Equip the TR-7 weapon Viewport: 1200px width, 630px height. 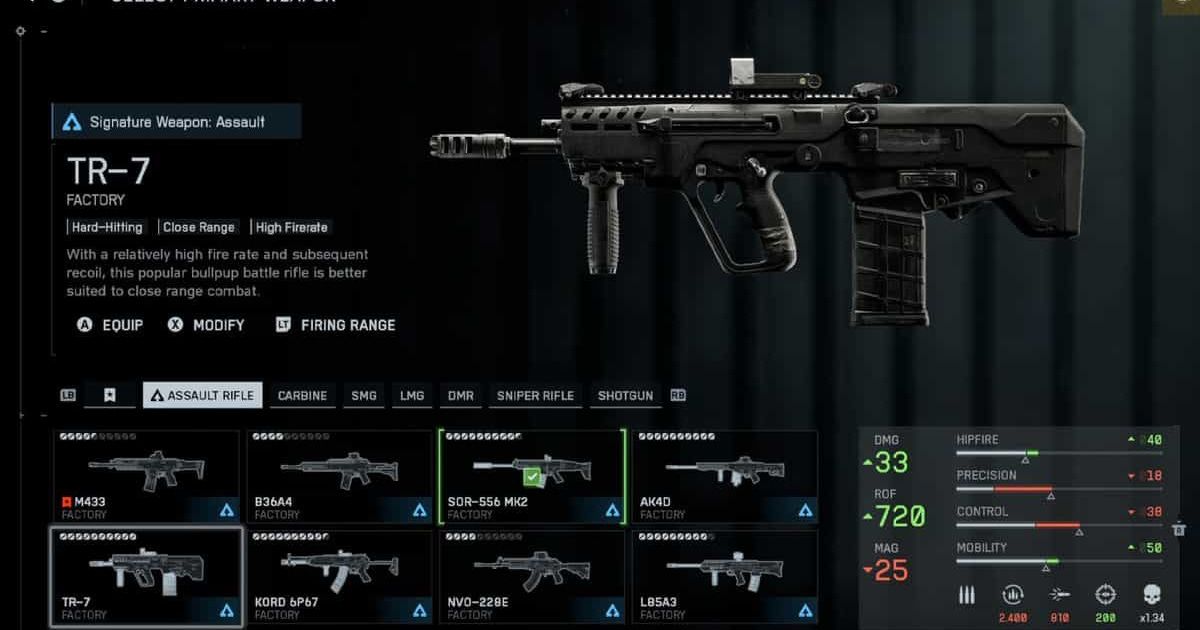point(111,325)
